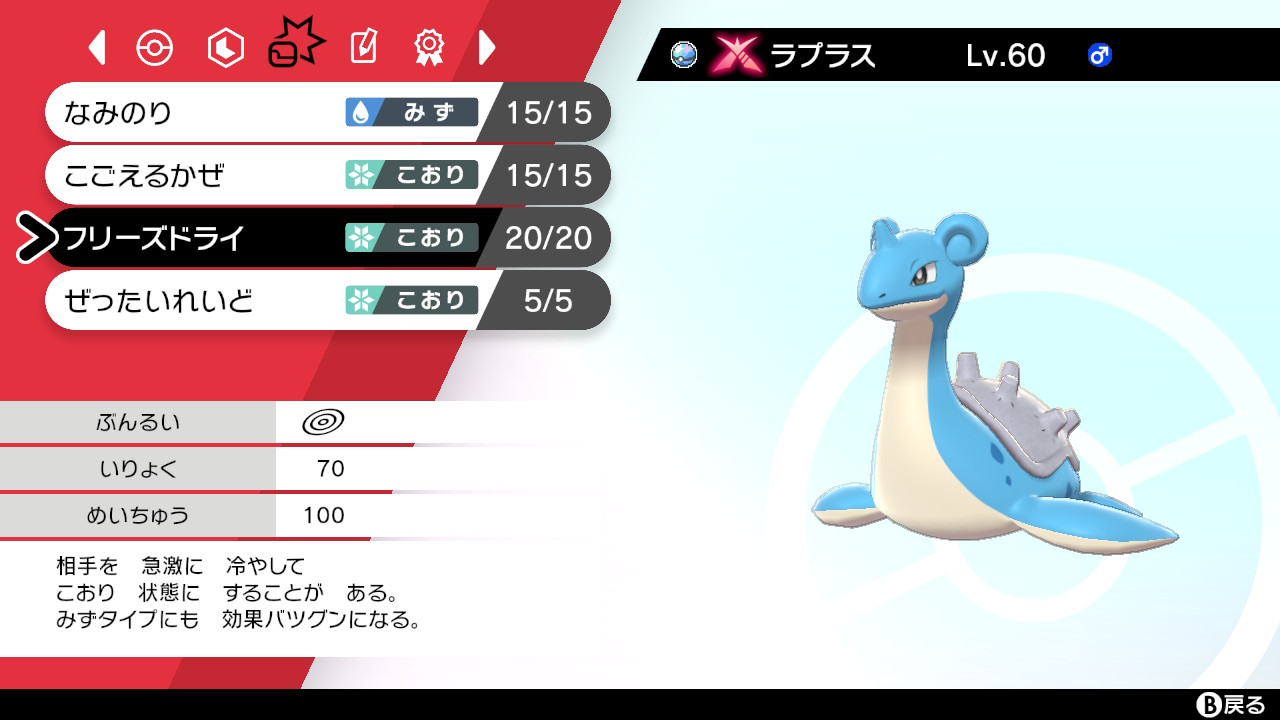Click the ribbons page icon
Screen dimensions: 1280x720
coord(428,46)
